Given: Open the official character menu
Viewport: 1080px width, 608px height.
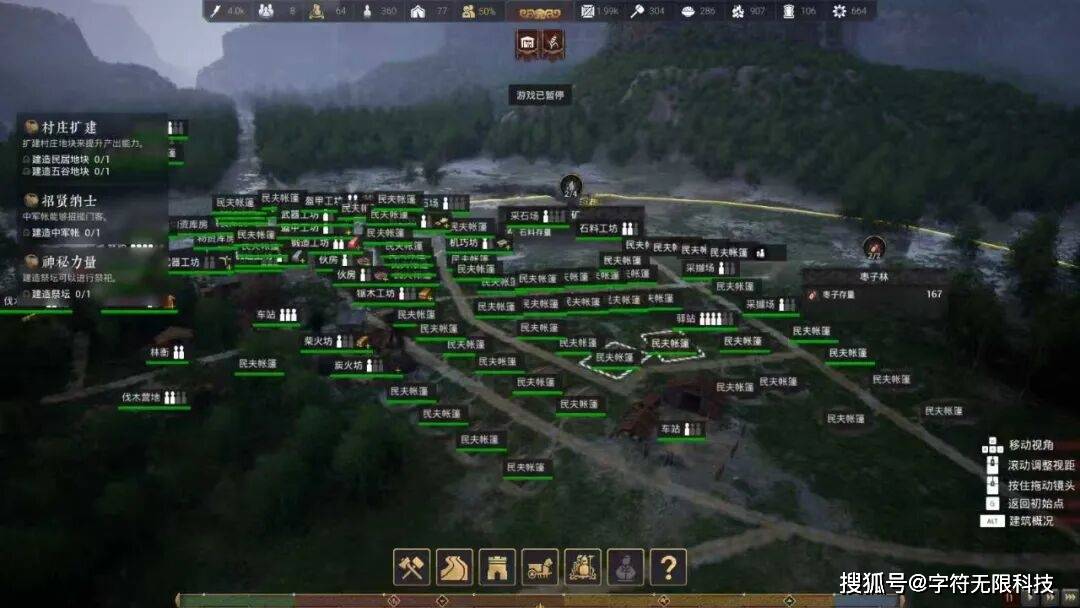Looking at the screenshot, I should click(626, 567).
